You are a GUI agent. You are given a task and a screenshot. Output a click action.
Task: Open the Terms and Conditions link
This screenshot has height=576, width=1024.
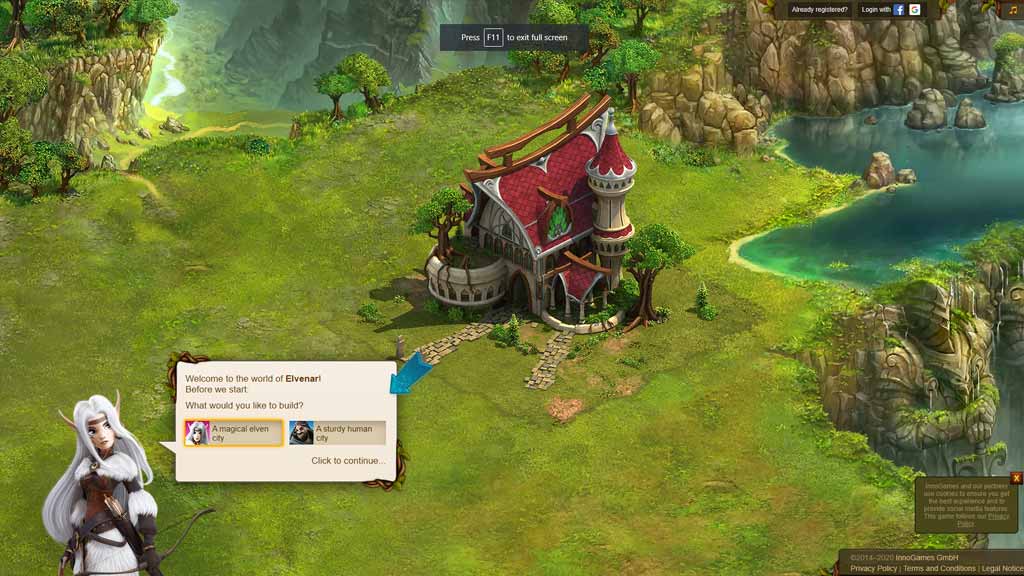(939, 568)
